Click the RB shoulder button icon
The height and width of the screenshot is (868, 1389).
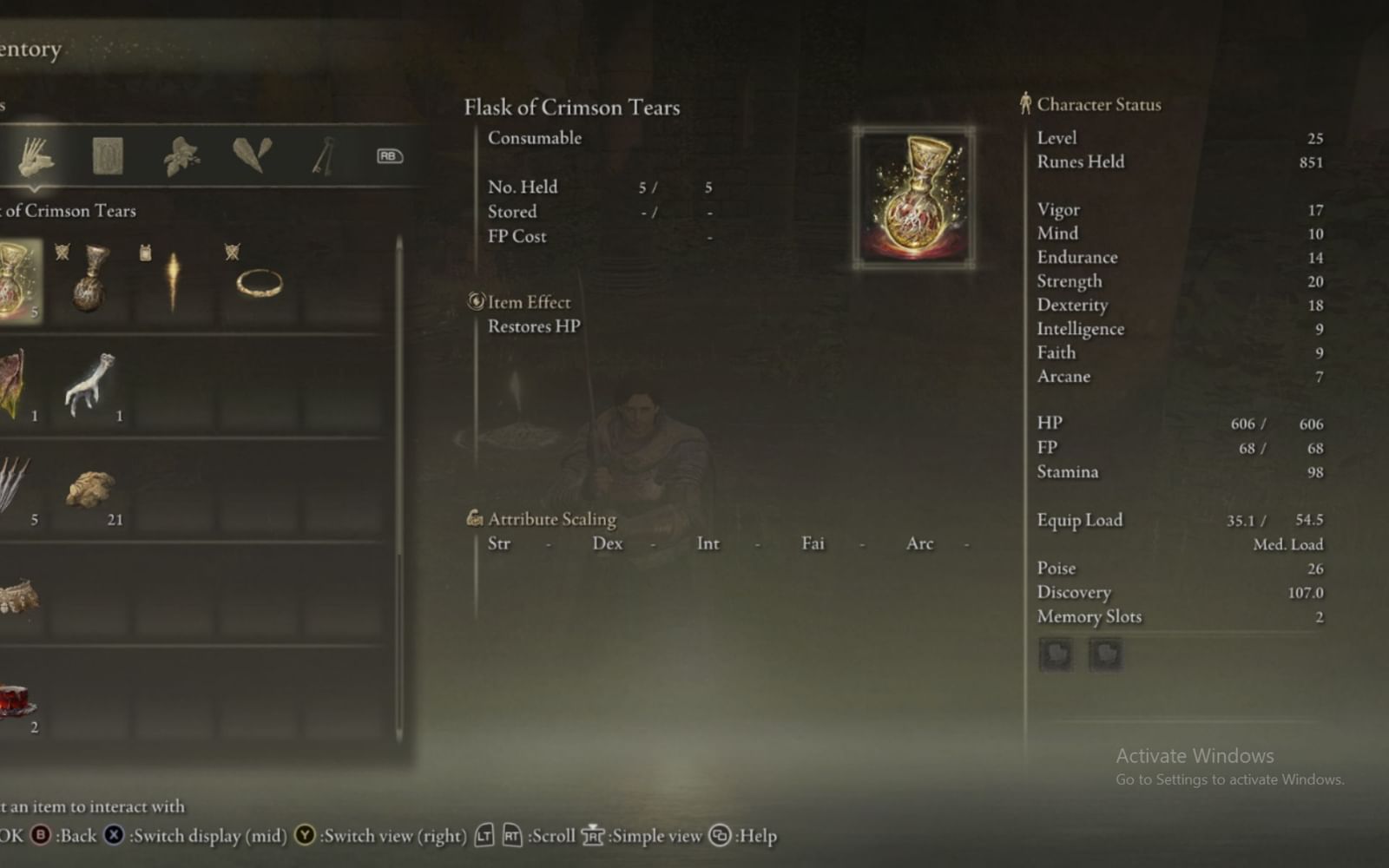390,156
